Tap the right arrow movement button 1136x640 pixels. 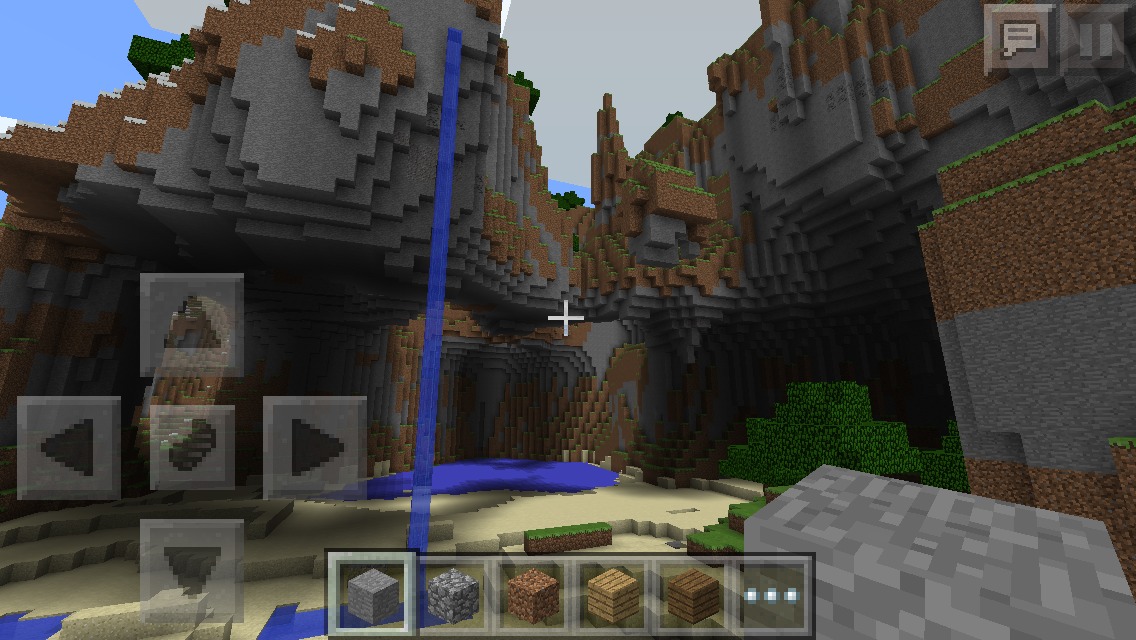314,447
